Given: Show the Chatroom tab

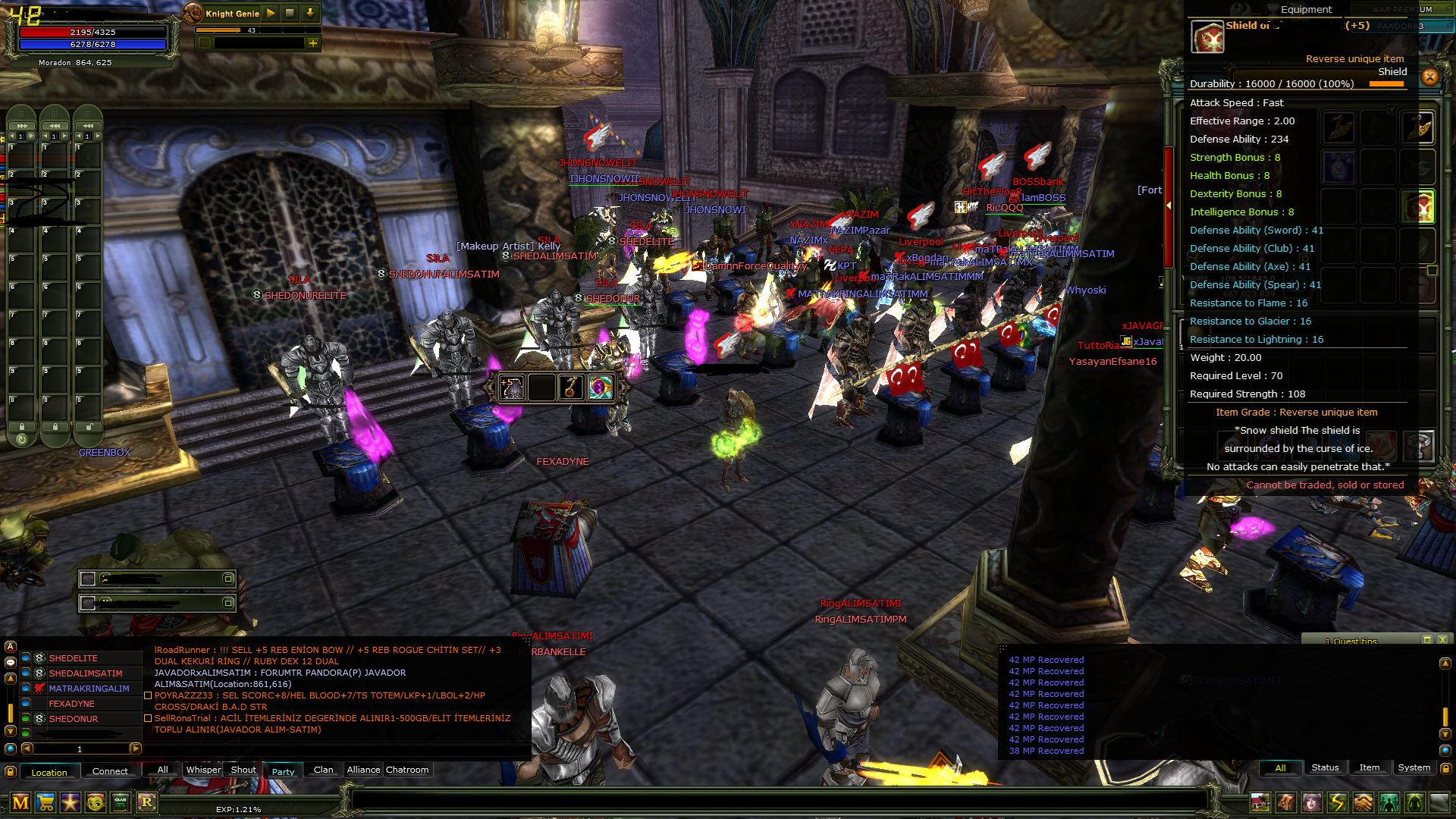Looking at the screenshot, I should [x=407, y=770].
